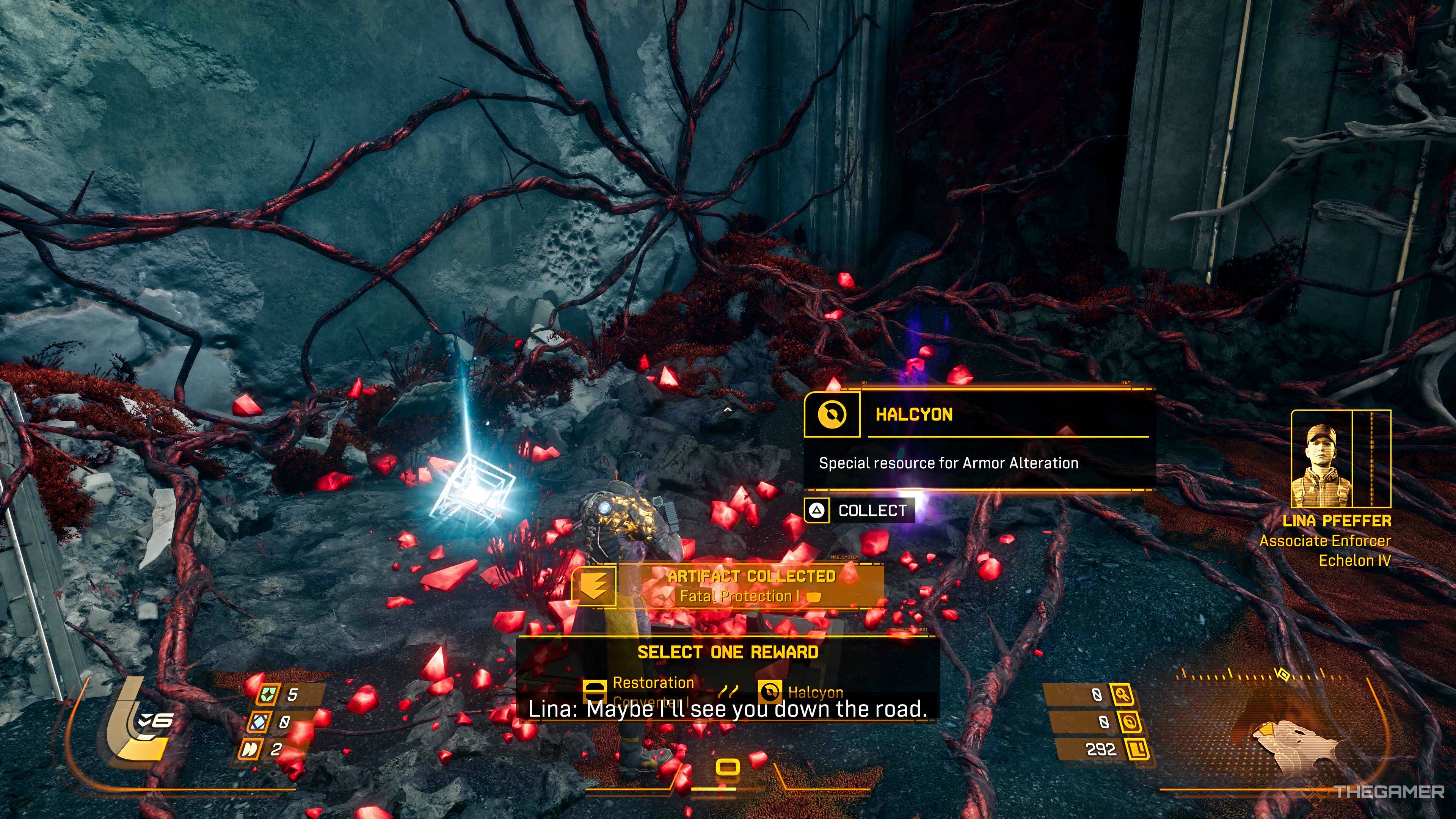Click the consumable slot icon at bottom center
1456x819 pixels.
(x=728, y=767)
